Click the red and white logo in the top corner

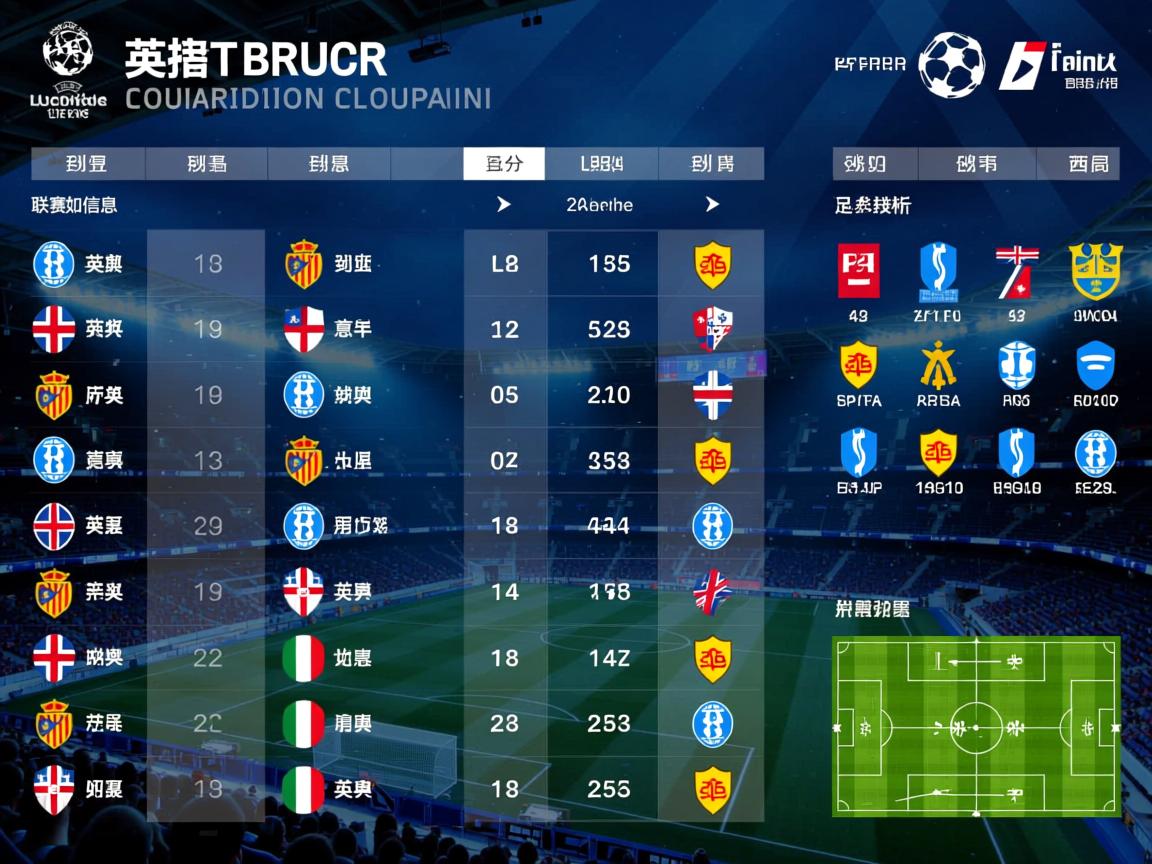(1022, 66)
